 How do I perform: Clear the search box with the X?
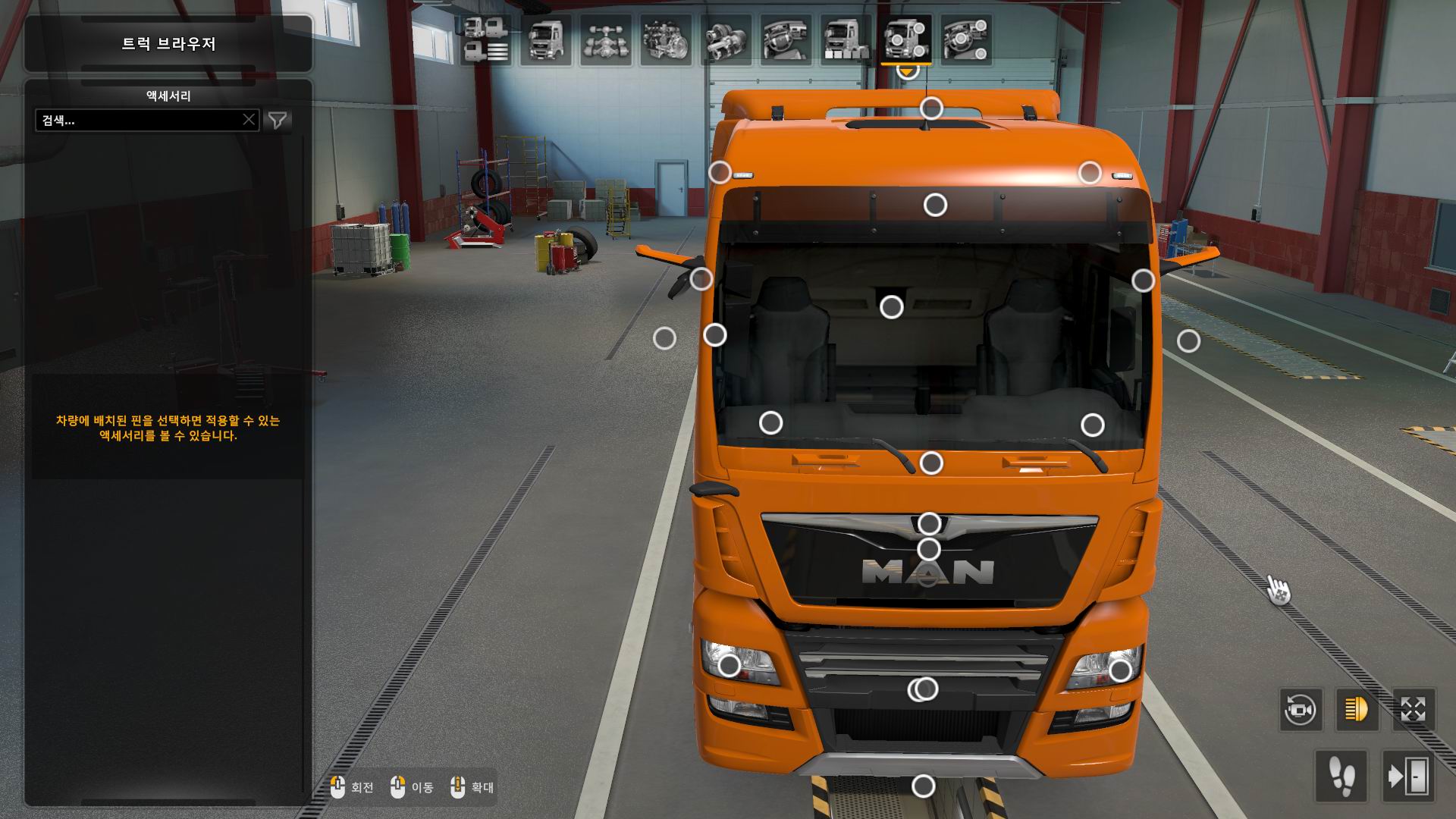(x=249, y=120)
